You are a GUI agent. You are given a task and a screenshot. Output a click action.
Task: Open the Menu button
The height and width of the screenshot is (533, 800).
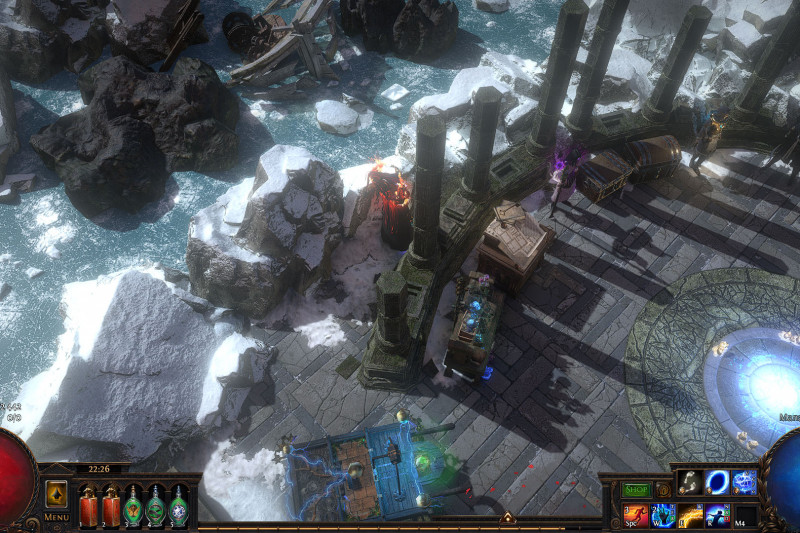click(57, 517)
